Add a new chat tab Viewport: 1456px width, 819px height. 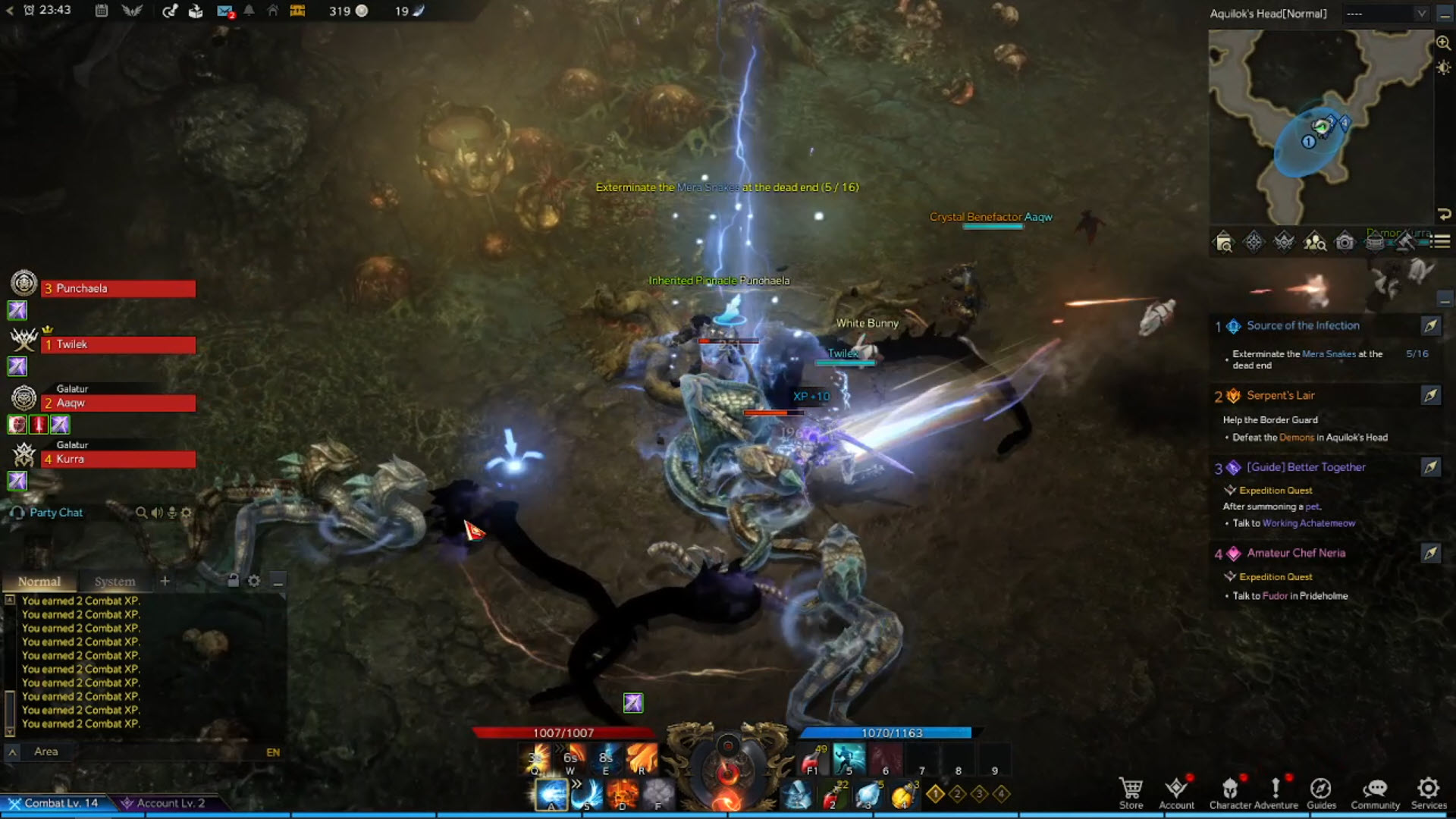coord(165,581)
